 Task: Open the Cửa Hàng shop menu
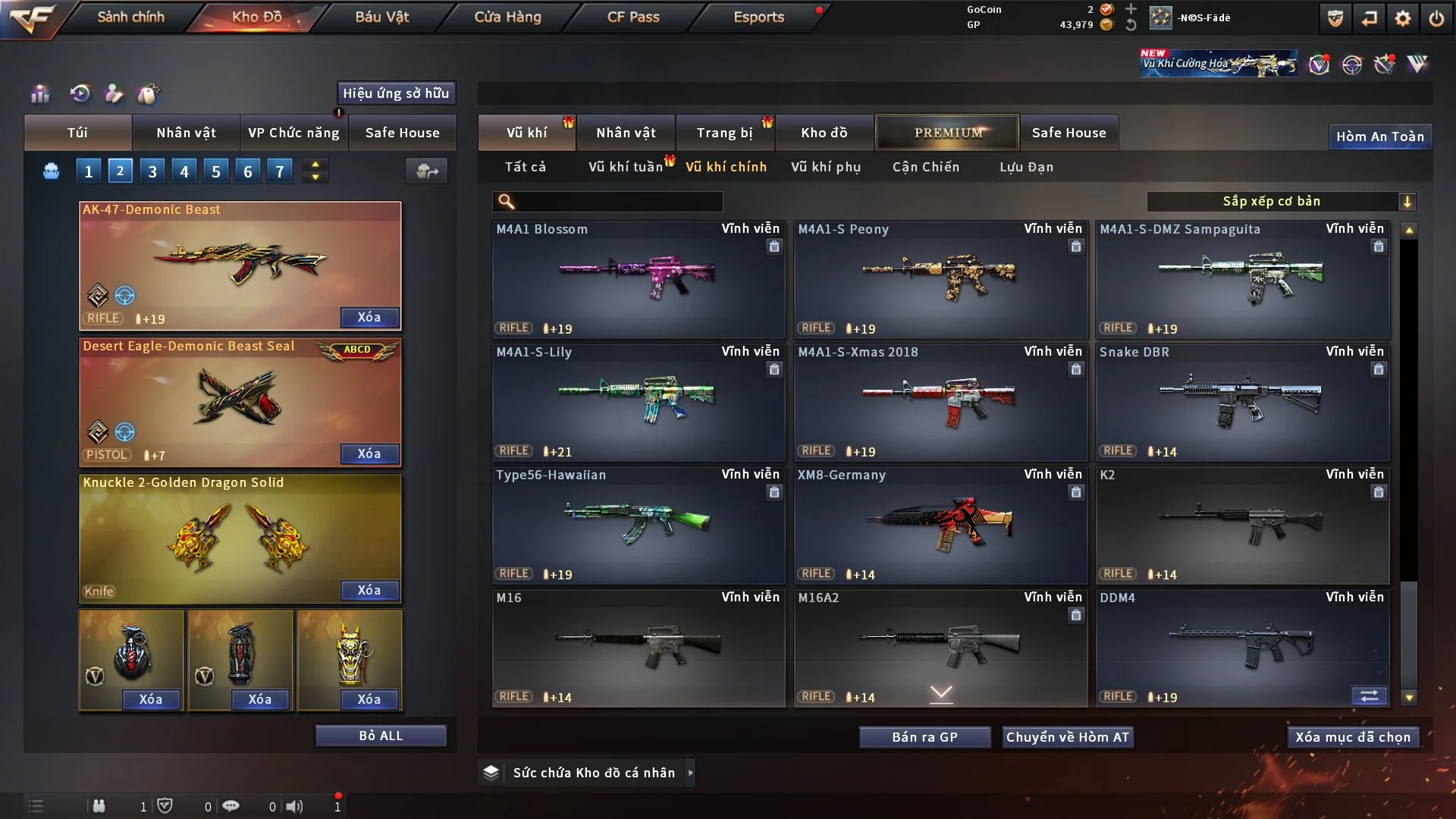[507, 17]
